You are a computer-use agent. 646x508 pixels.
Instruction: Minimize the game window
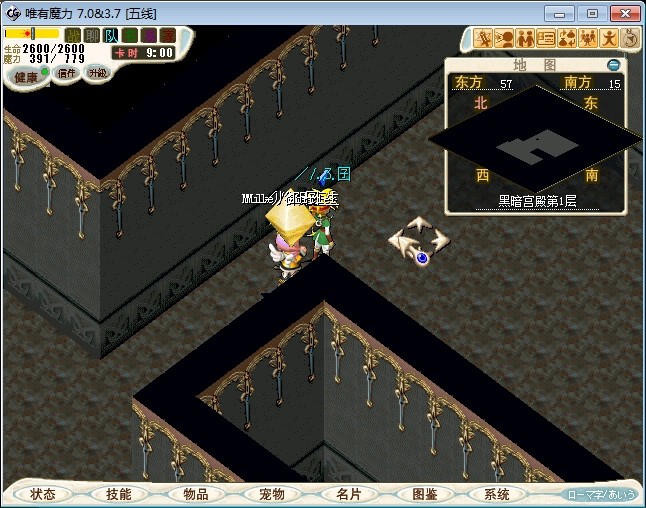point(561,13)
